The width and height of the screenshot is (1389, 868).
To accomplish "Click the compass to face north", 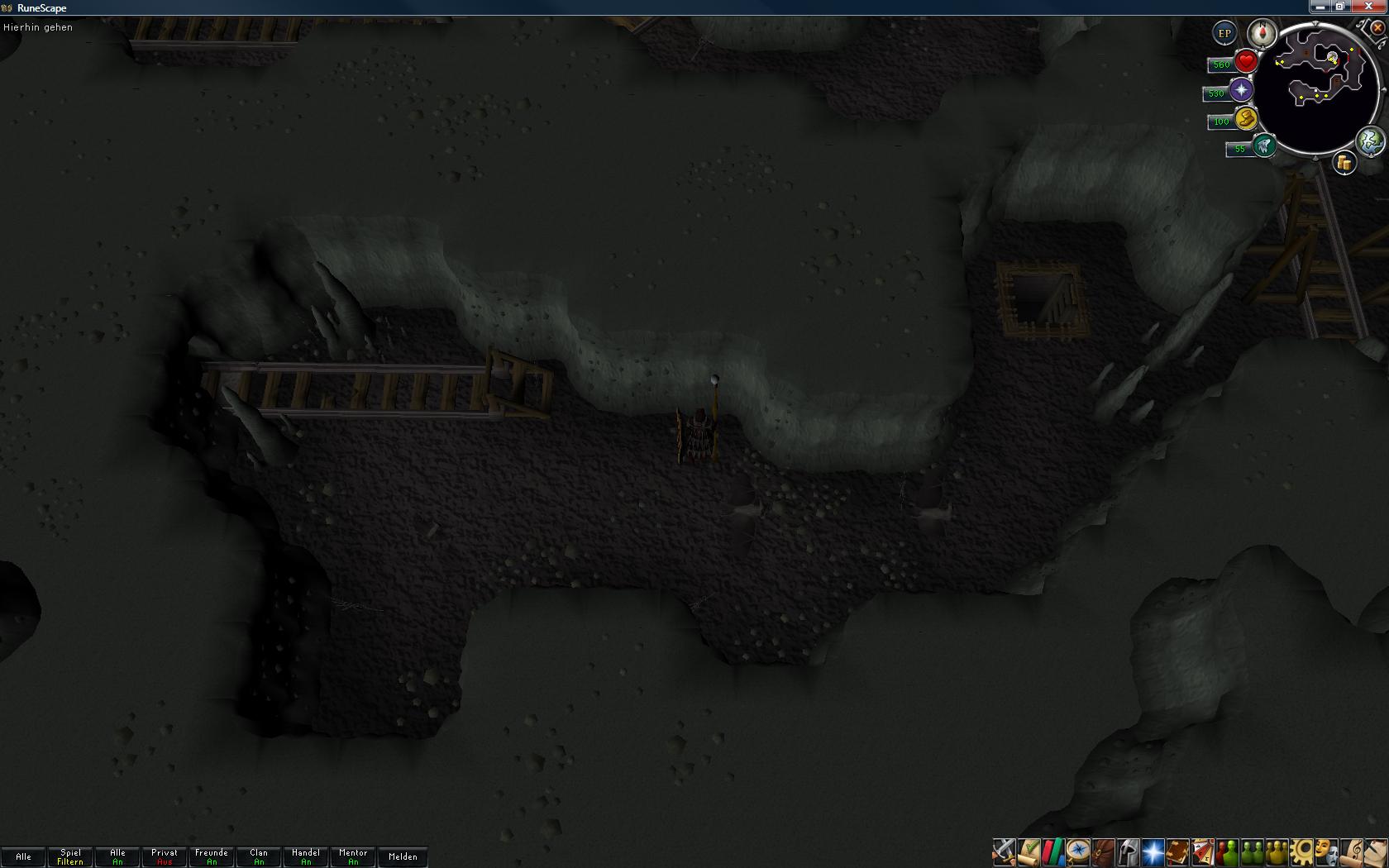I will click(1263, 34).
